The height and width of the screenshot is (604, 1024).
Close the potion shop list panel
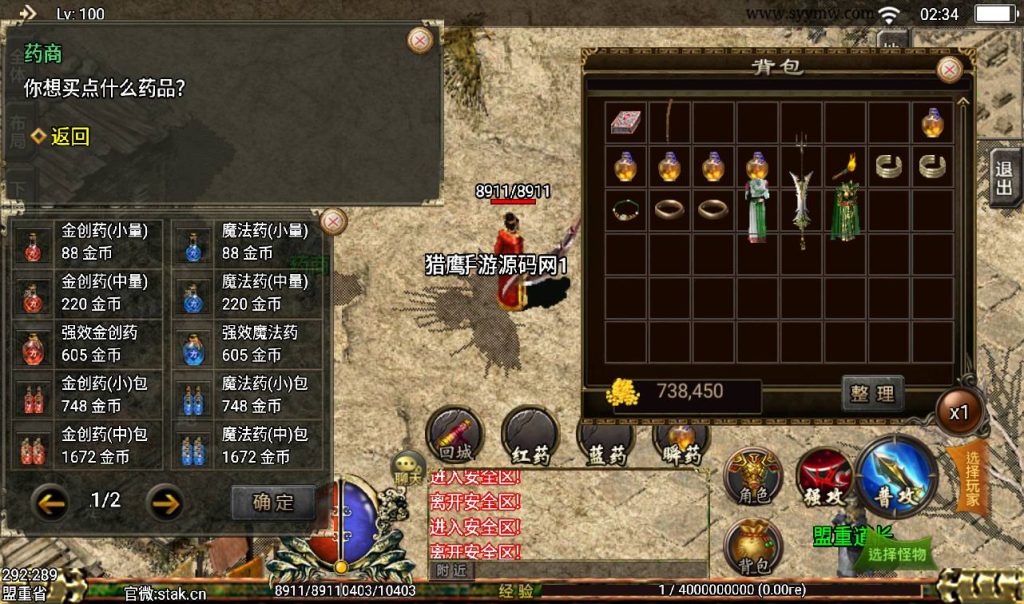pyautogui.click(x=334, y=221)
